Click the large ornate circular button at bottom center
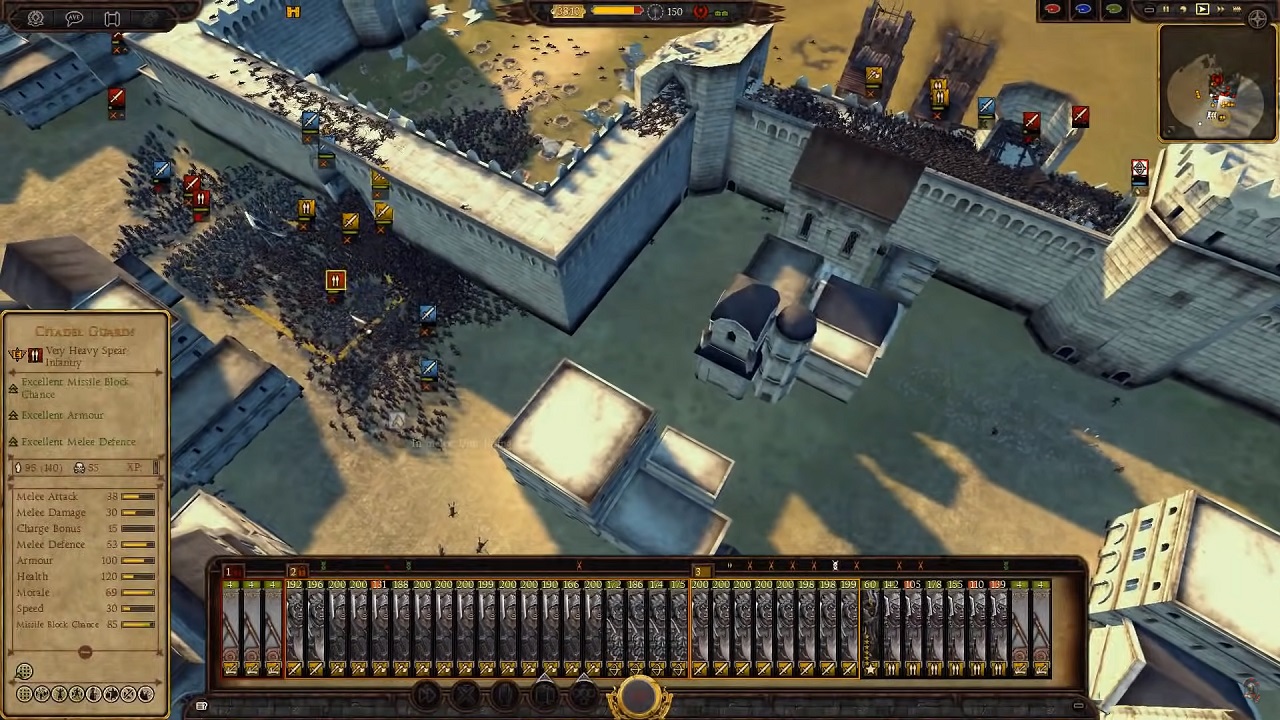 click(640, 696)
